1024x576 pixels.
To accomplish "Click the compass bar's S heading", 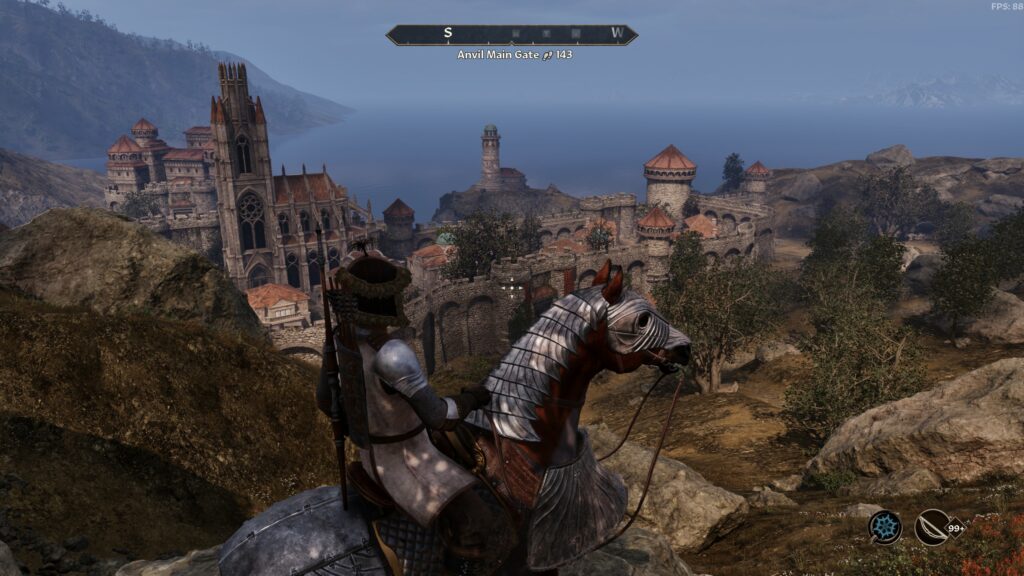I will [448, 33].
